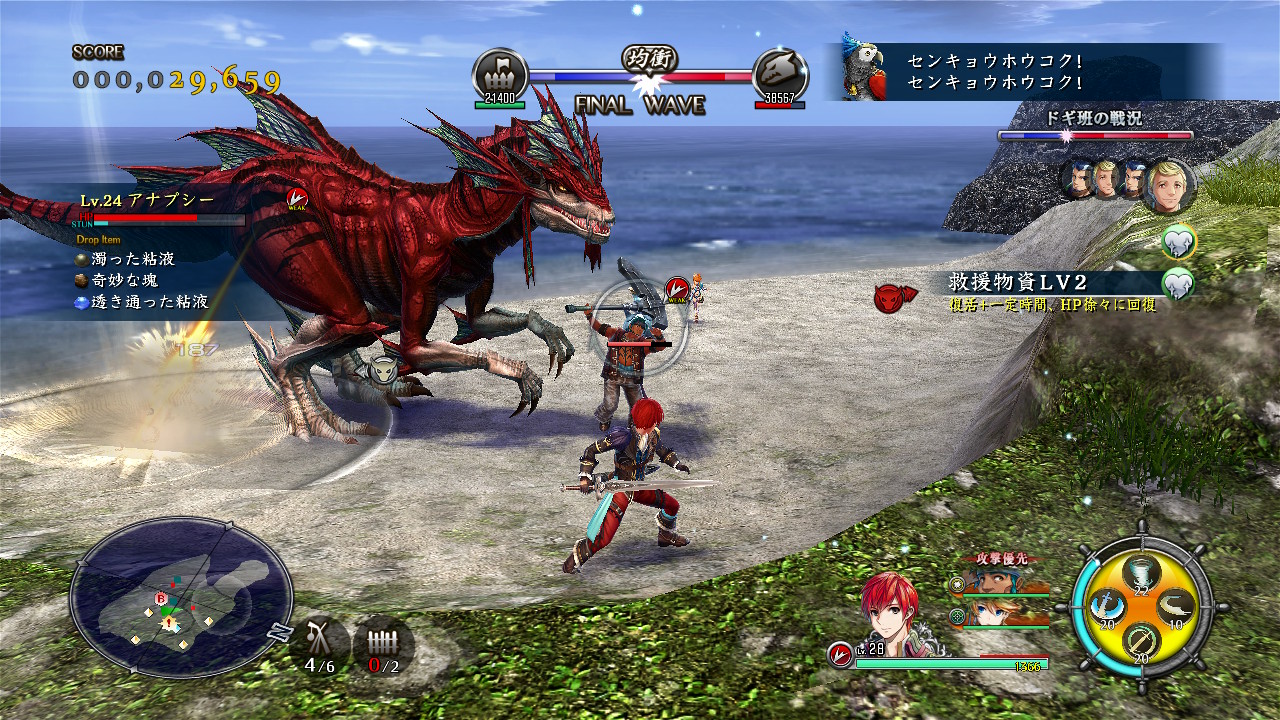Click the red beast arrow icon

893,297
